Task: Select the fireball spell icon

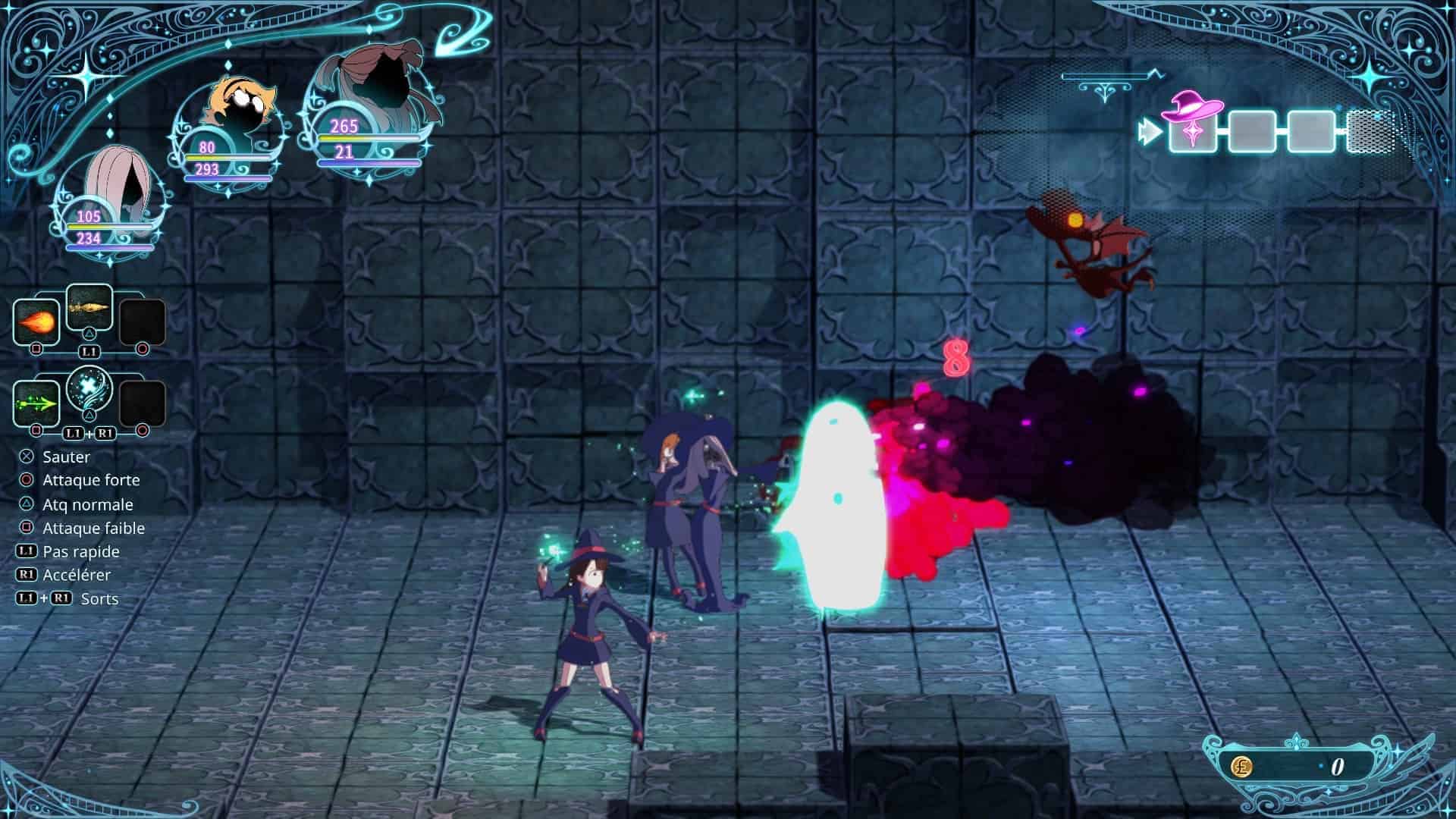Action: pyautogui.click(x=36, y=322)
